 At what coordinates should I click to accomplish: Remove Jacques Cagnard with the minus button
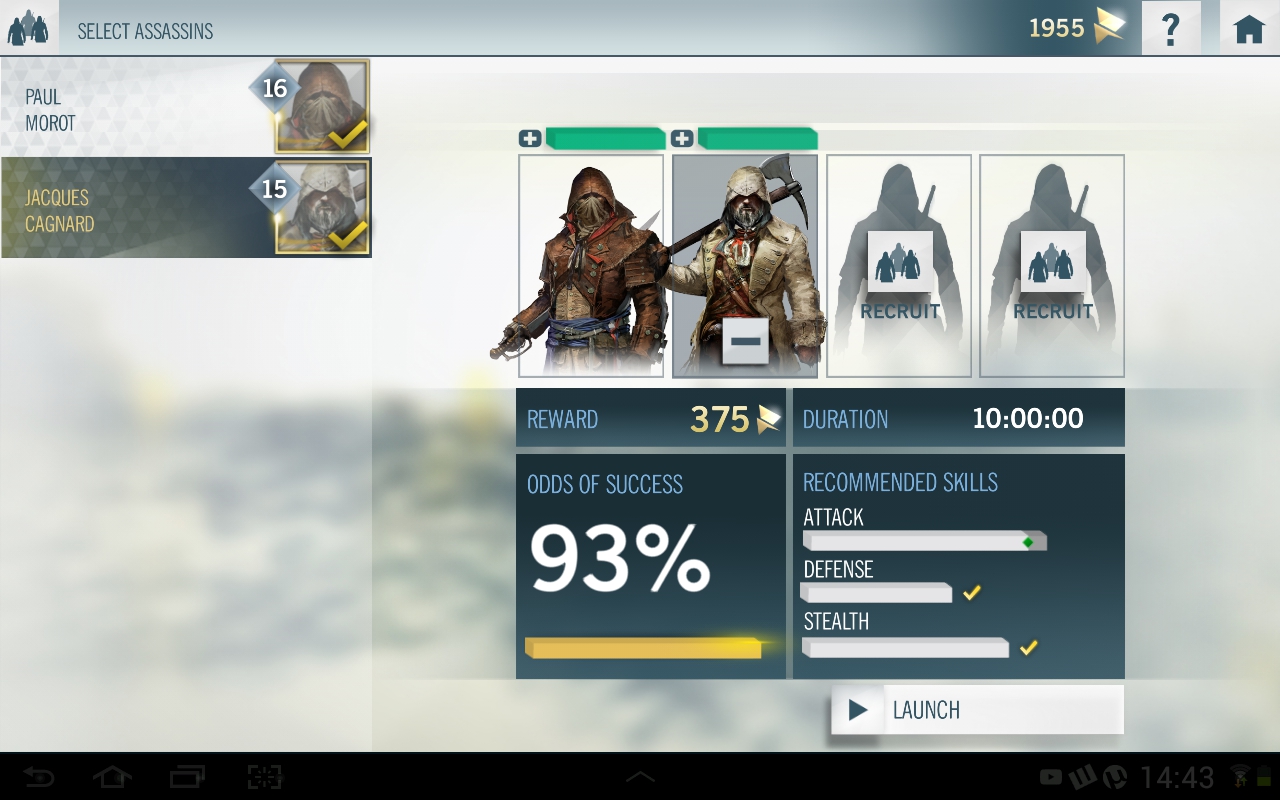pos(745,342)
